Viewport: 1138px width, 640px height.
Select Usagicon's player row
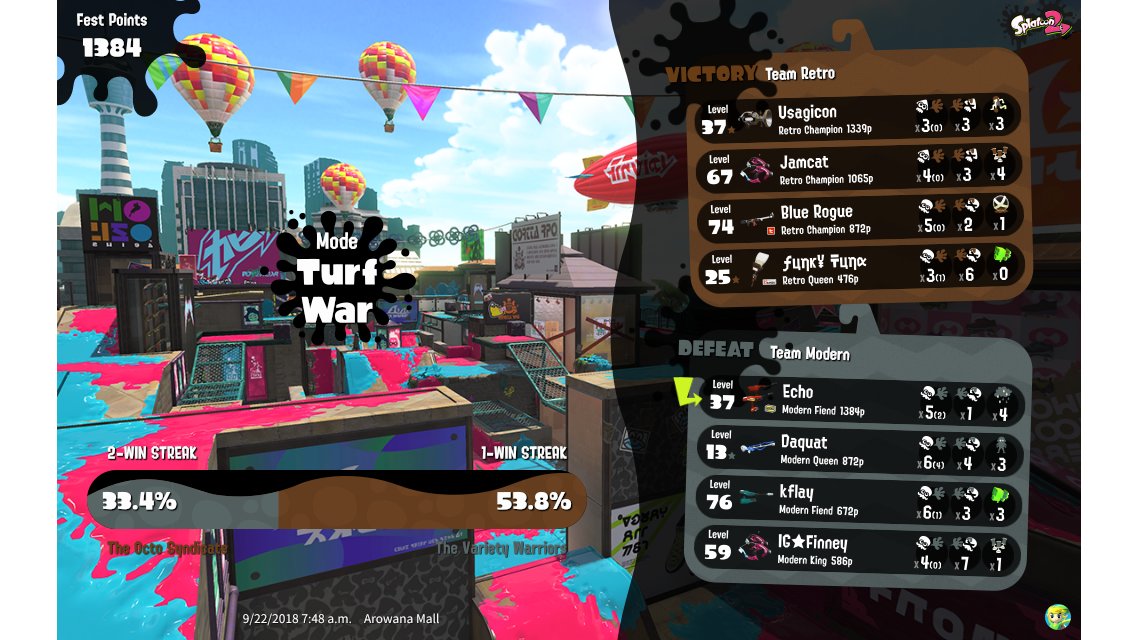click(858, 117)
